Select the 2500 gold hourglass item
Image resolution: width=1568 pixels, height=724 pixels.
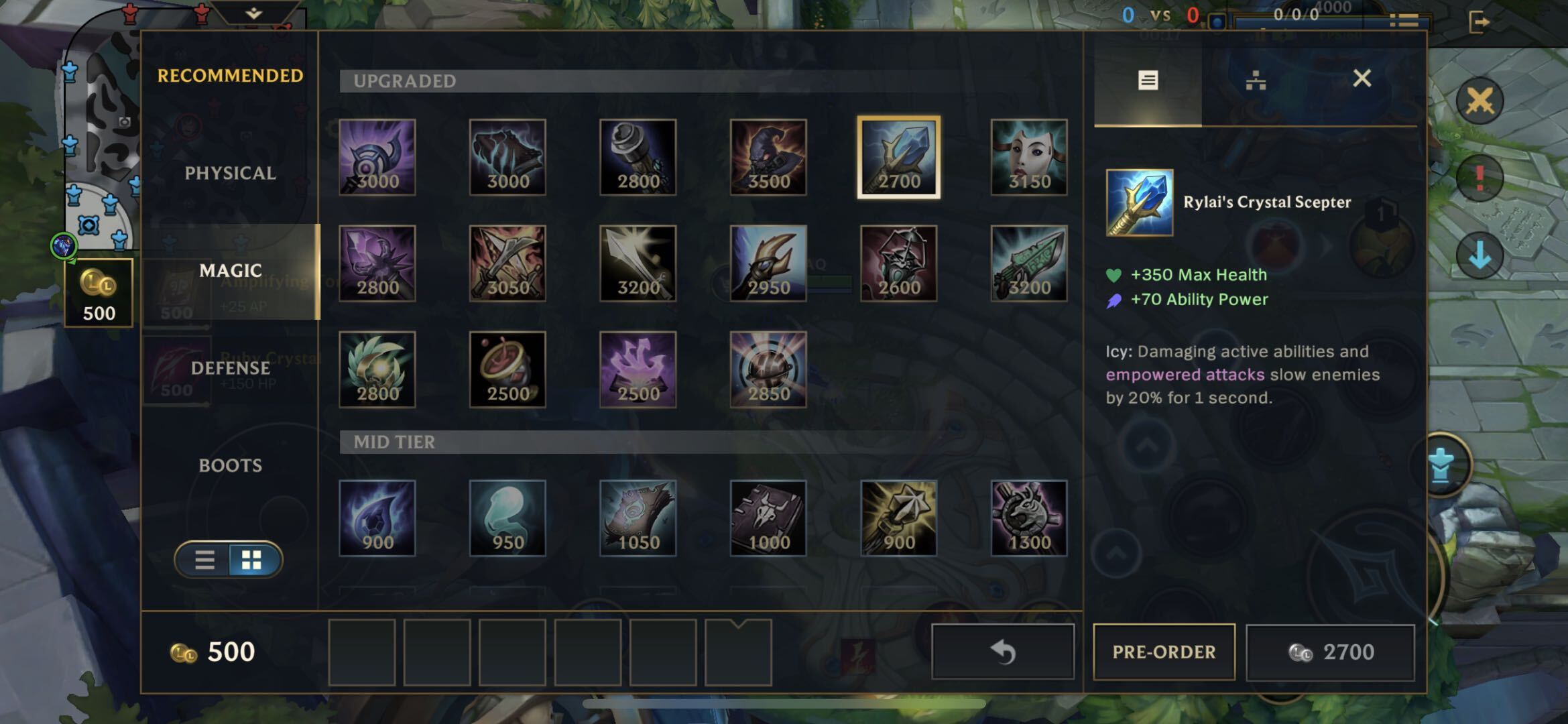pyautogui.click(x=507, y=369)
